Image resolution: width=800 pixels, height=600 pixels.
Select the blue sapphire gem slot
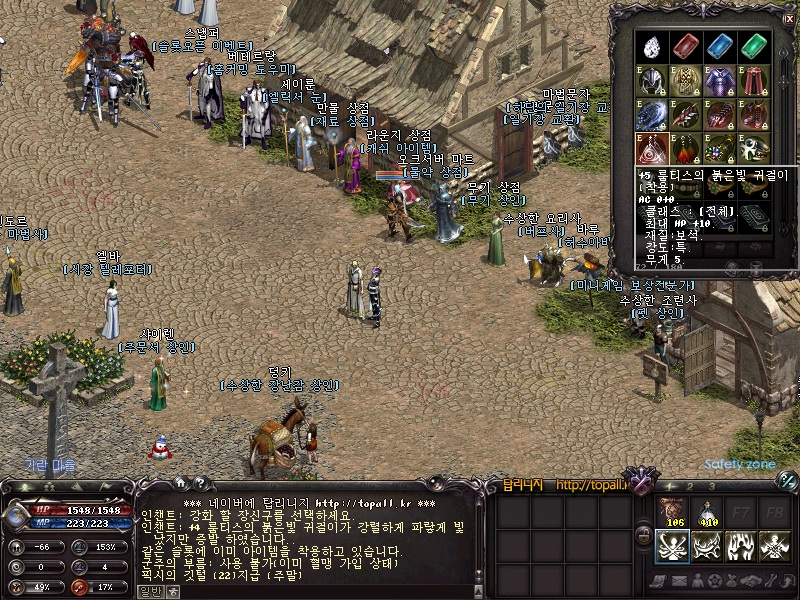click(719, 47)
